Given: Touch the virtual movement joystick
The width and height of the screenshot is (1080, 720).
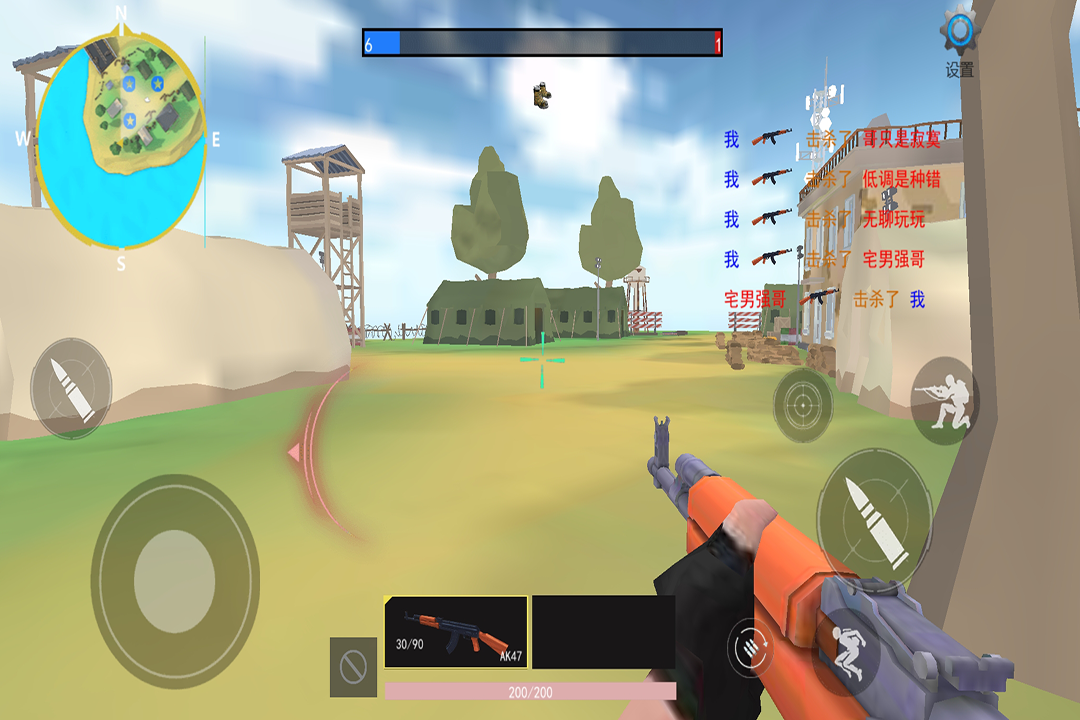Looking at the screenshot, I should [175, 581].
